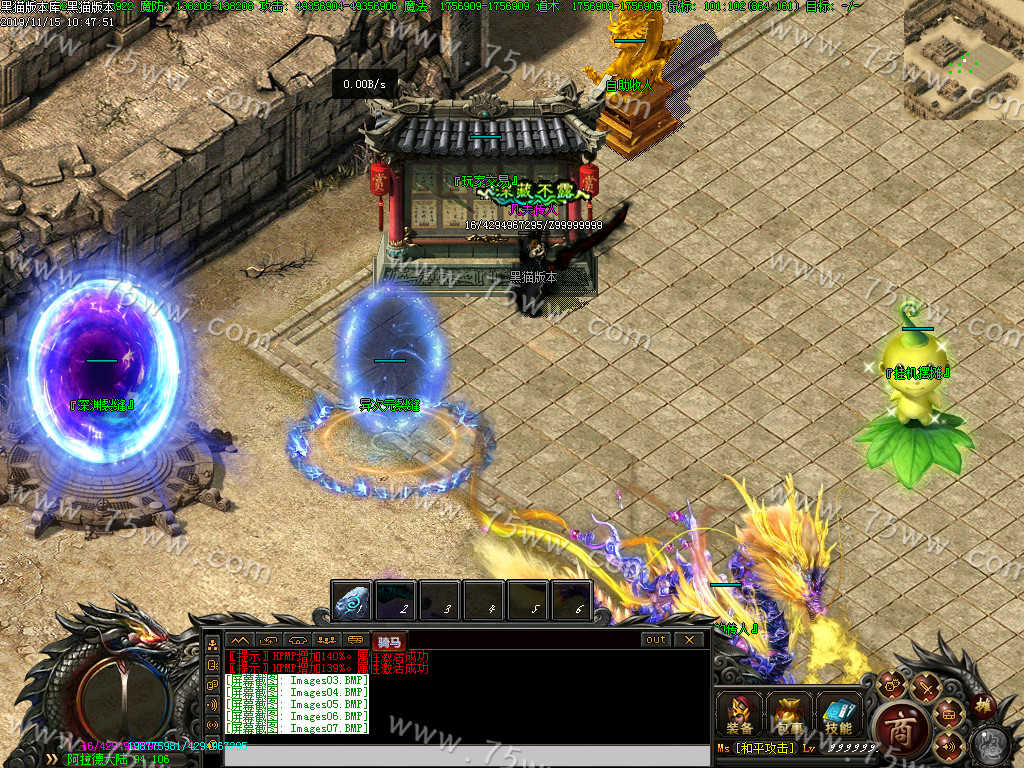The height and width of the screenshot is (768, 1024).
Task: Select the 骑马 mount tab
Action: point(387,641)
